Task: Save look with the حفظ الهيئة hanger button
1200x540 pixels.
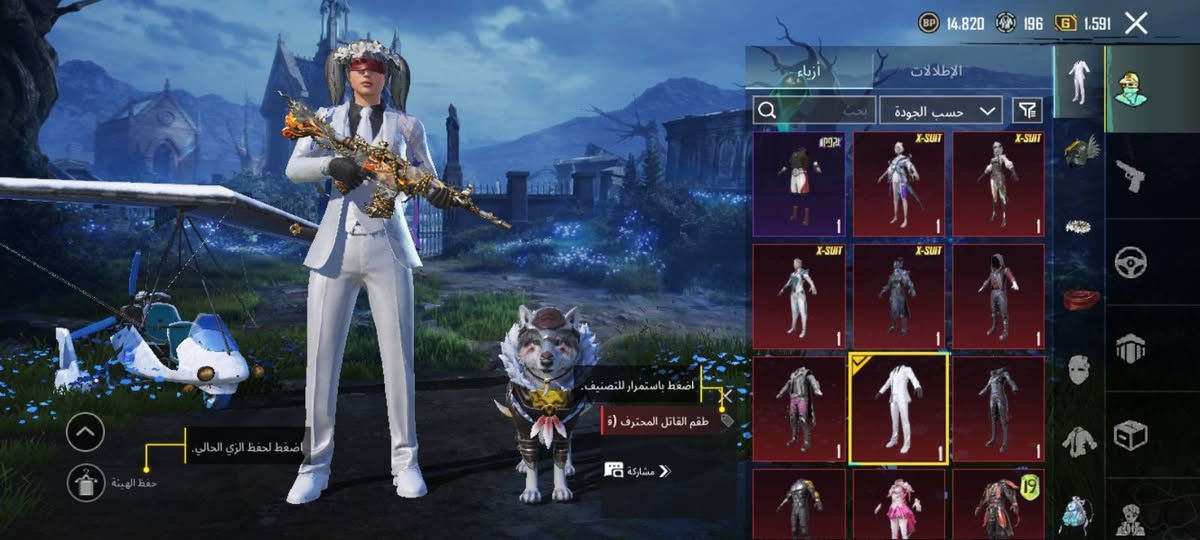Action: (86, 483)
